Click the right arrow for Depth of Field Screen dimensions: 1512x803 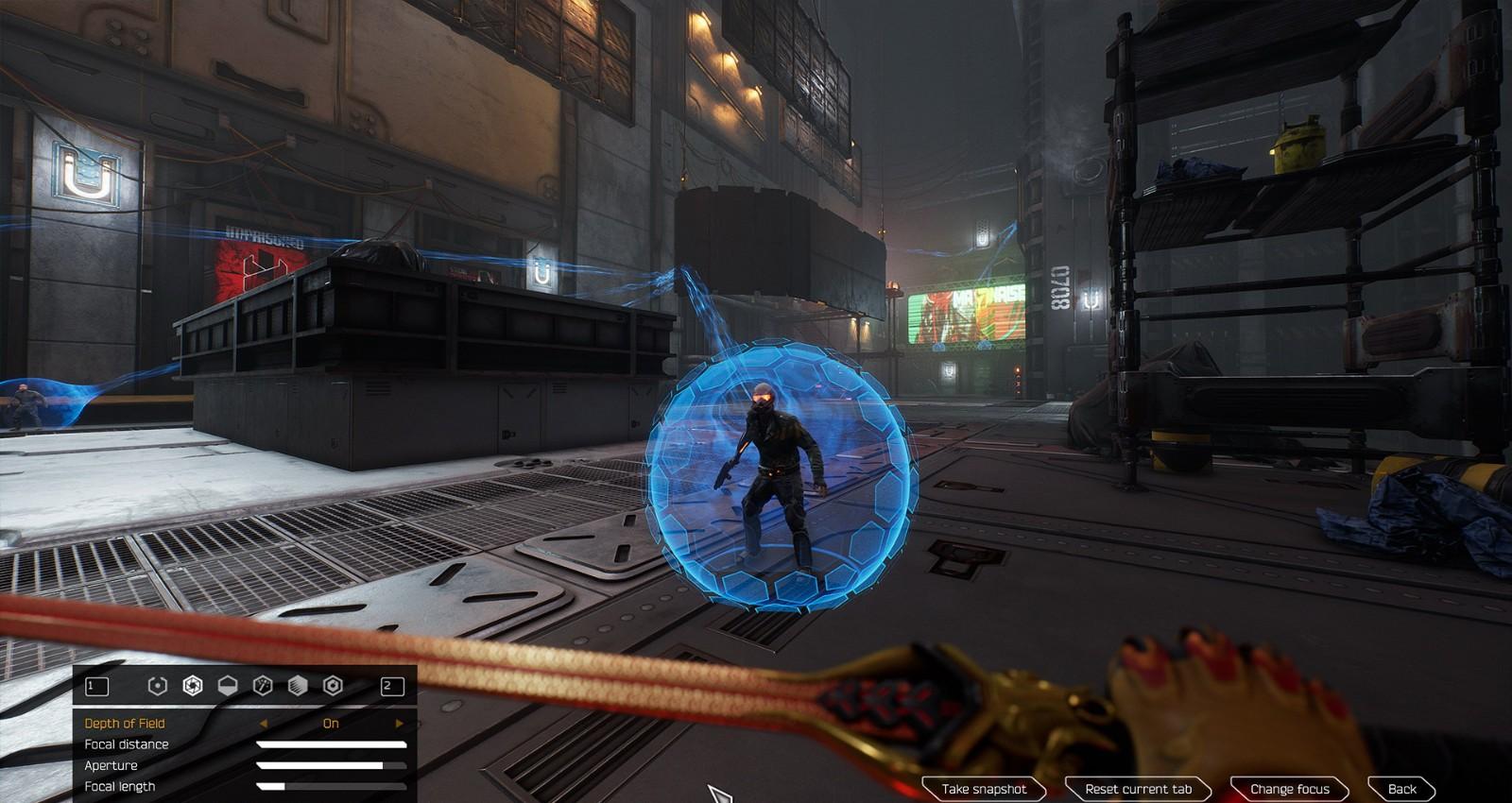(399, 724)
